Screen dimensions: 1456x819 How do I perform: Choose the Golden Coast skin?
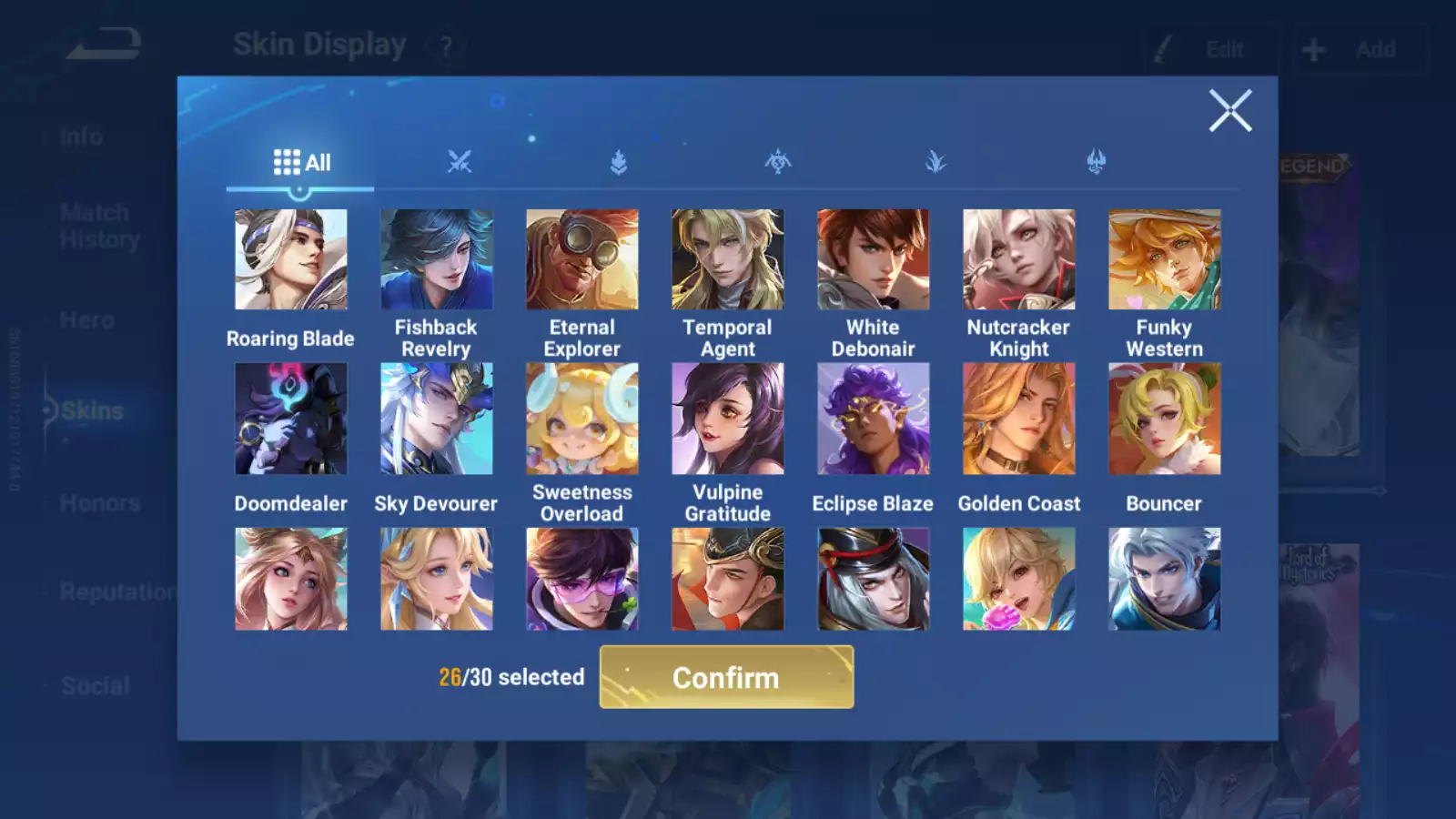tap(1018, 419)
